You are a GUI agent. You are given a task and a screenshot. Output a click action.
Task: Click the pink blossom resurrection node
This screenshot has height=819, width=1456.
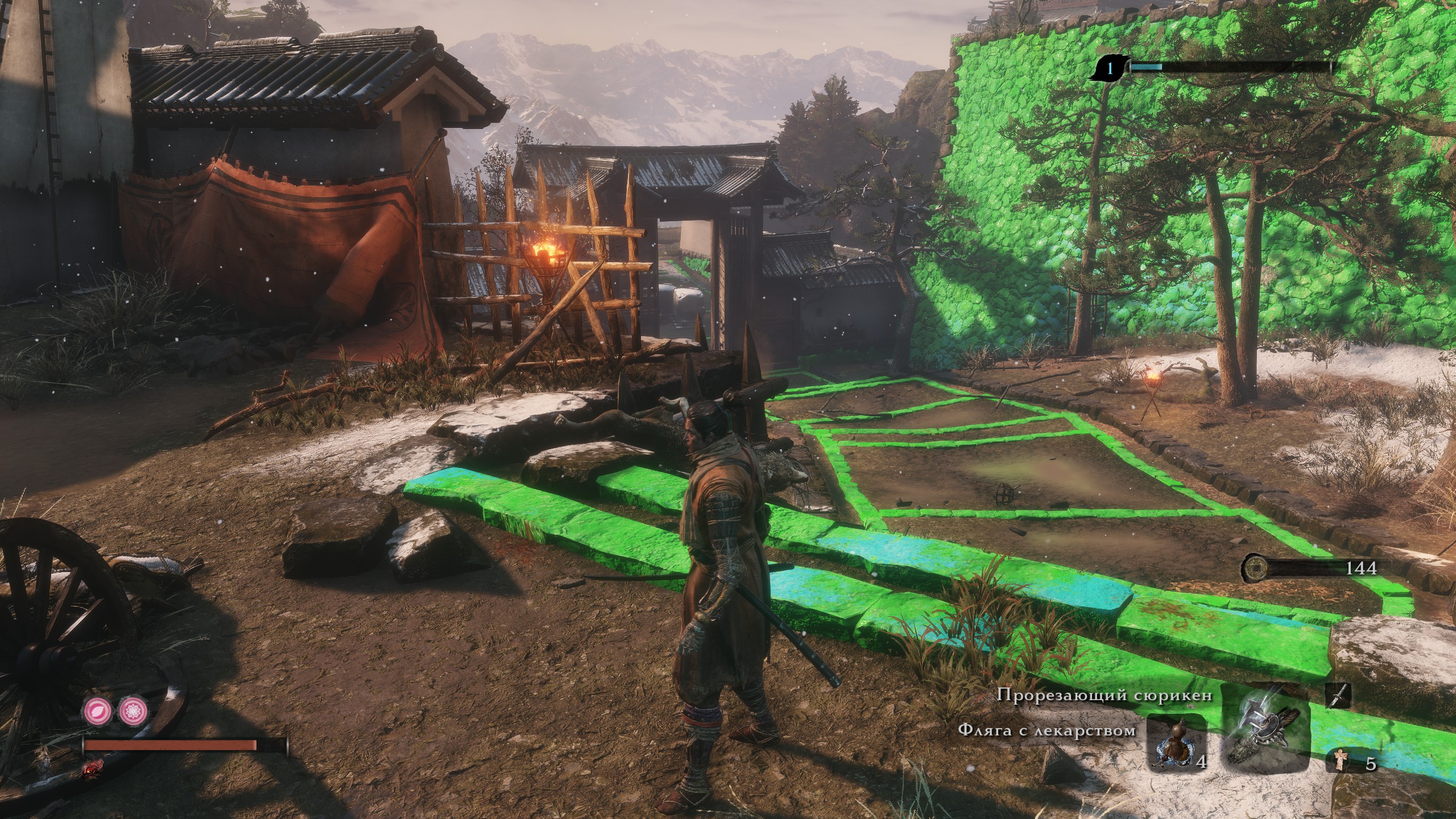(x=133, y=709)
